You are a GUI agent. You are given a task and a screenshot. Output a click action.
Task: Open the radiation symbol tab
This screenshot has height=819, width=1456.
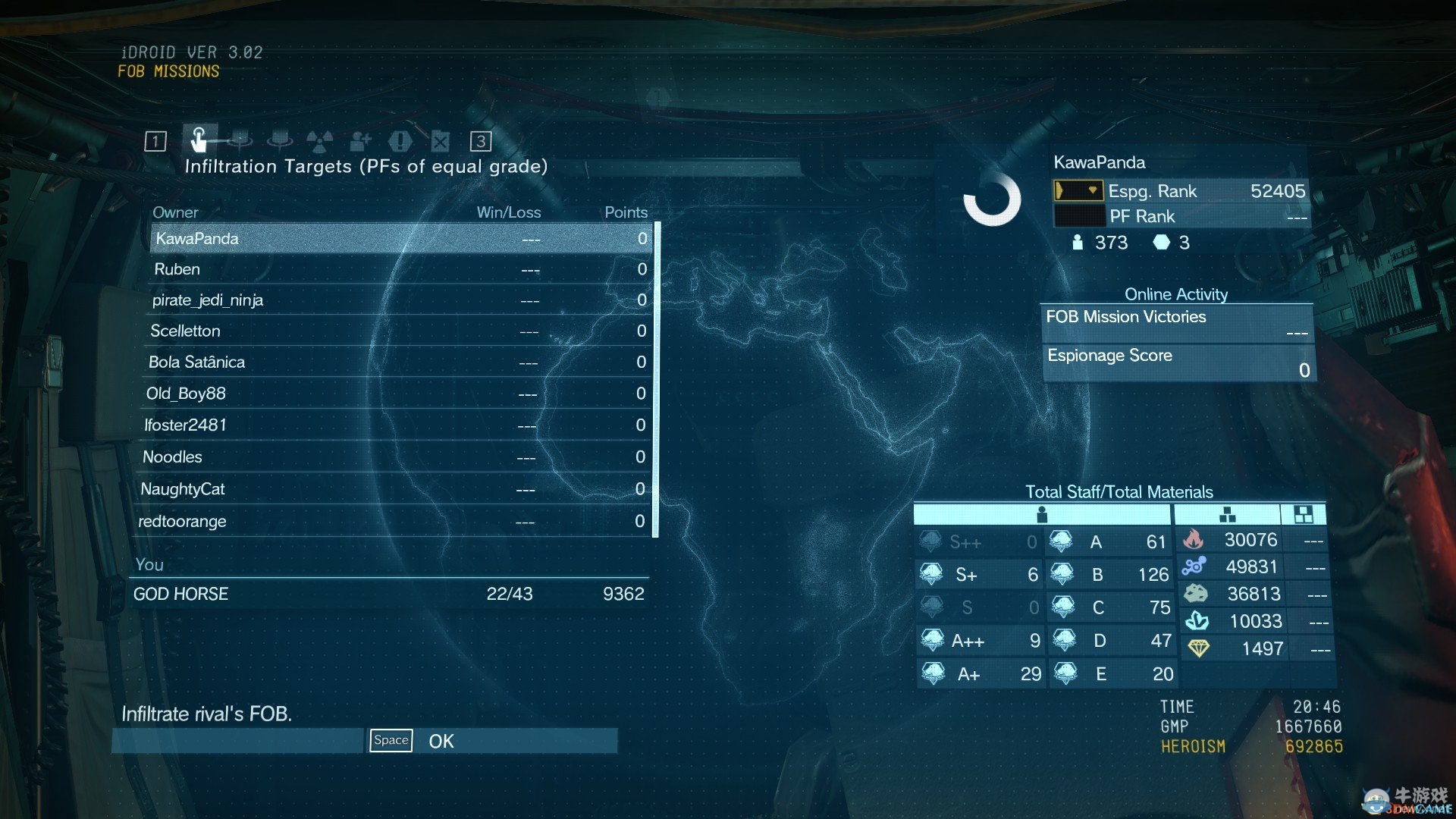point(319,141)
